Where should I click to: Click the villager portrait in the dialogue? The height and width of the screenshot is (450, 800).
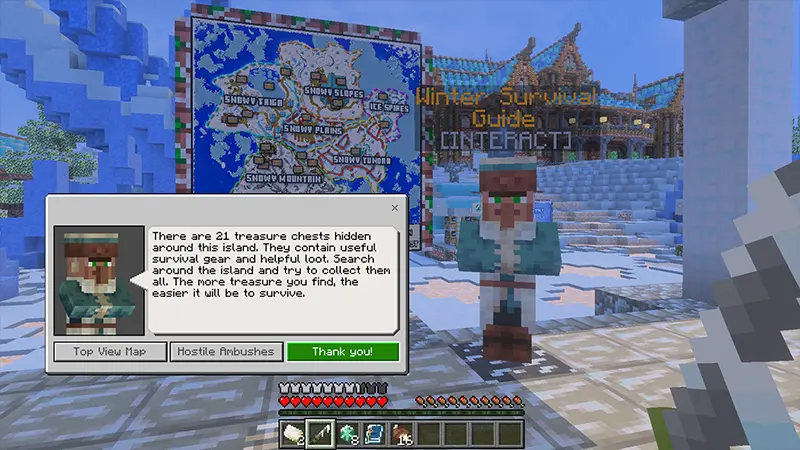coord(99,281)
